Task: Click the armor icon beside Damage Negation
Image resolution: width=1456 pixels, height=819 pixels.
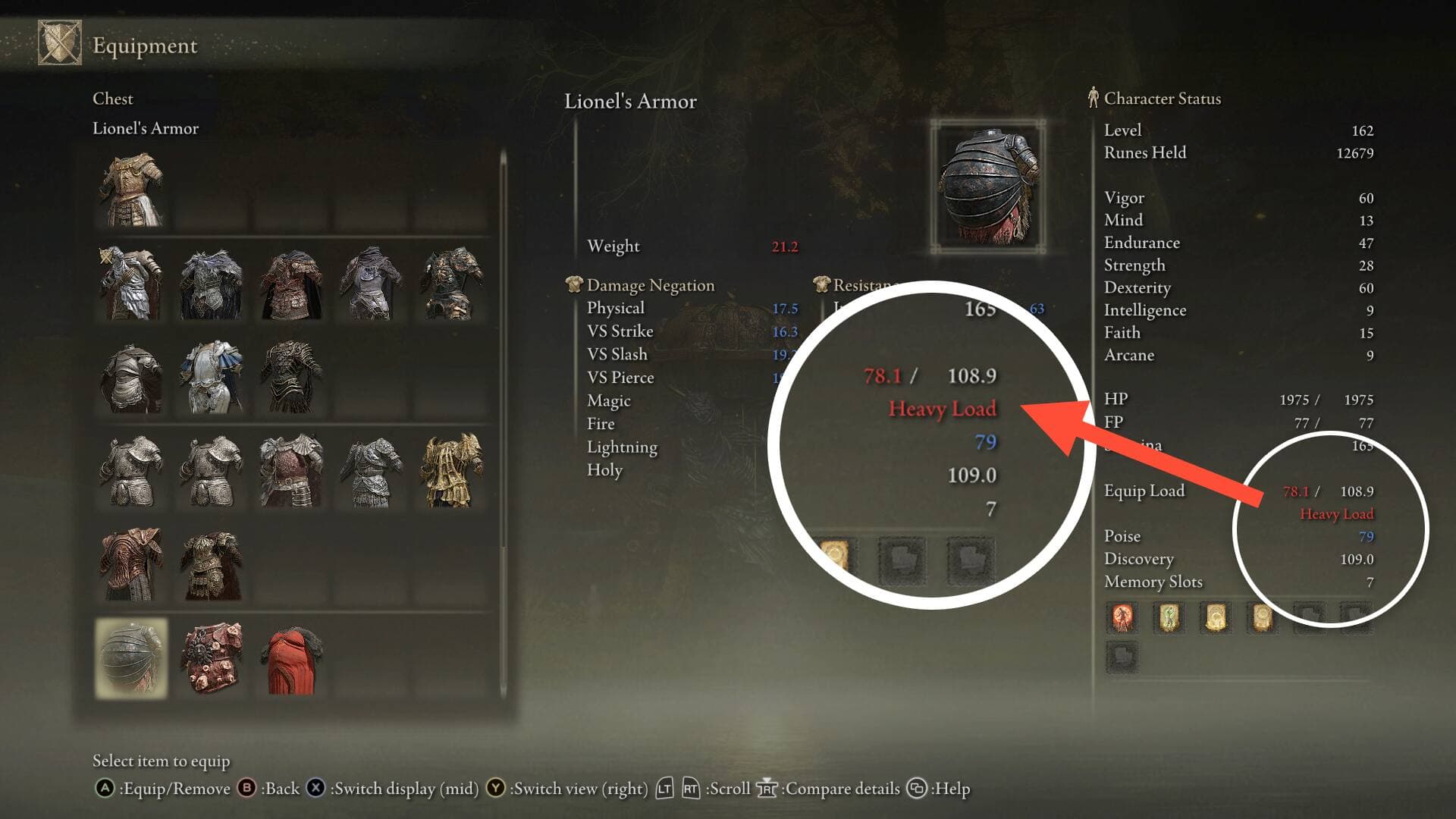Action: pyautogui.click(x=574, y=285)
